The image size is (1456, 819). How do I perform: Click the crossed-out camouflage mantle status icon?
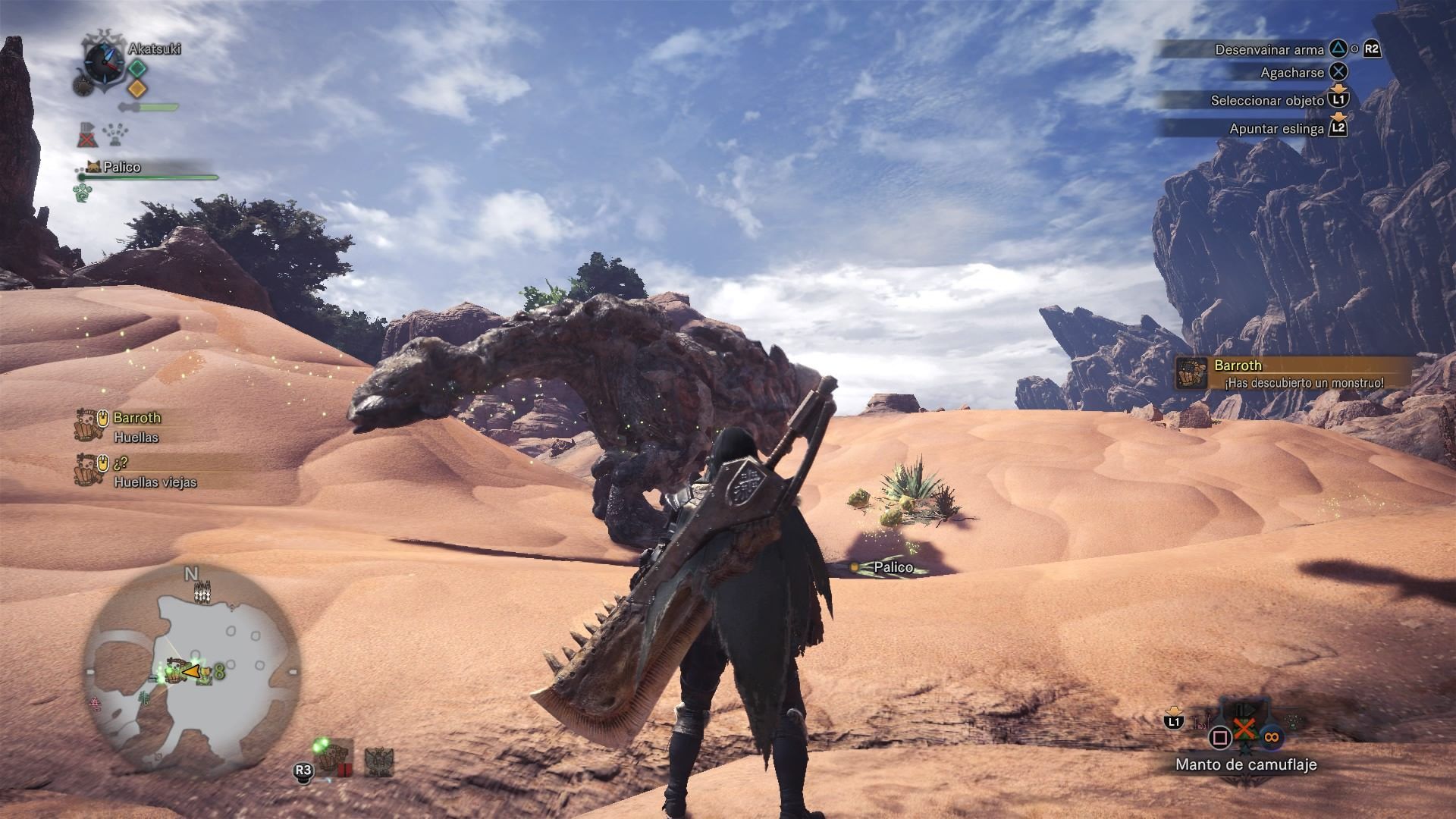click(88, 135)
